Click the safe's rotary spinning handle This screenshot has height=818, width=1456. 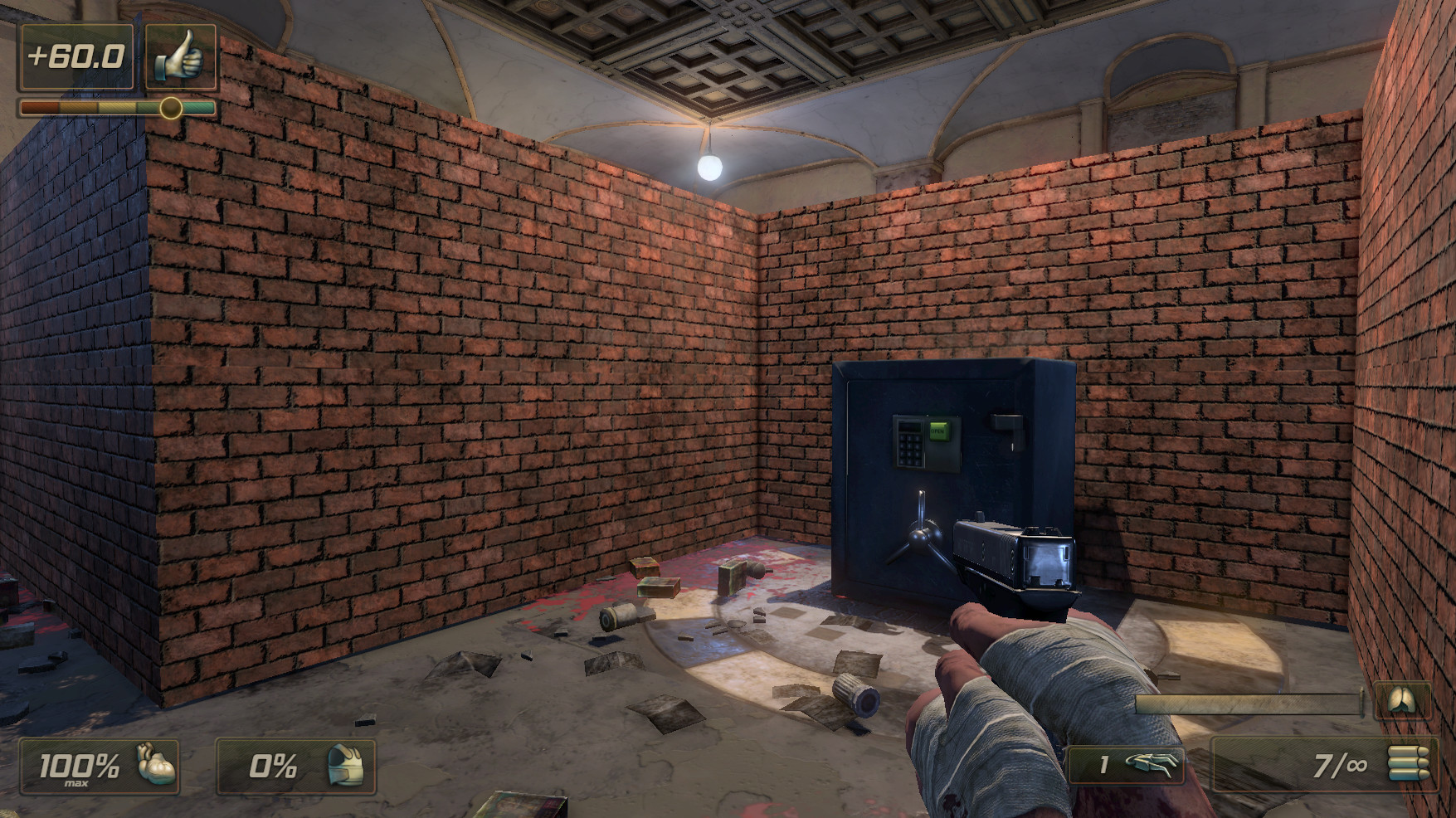(919, 538)
